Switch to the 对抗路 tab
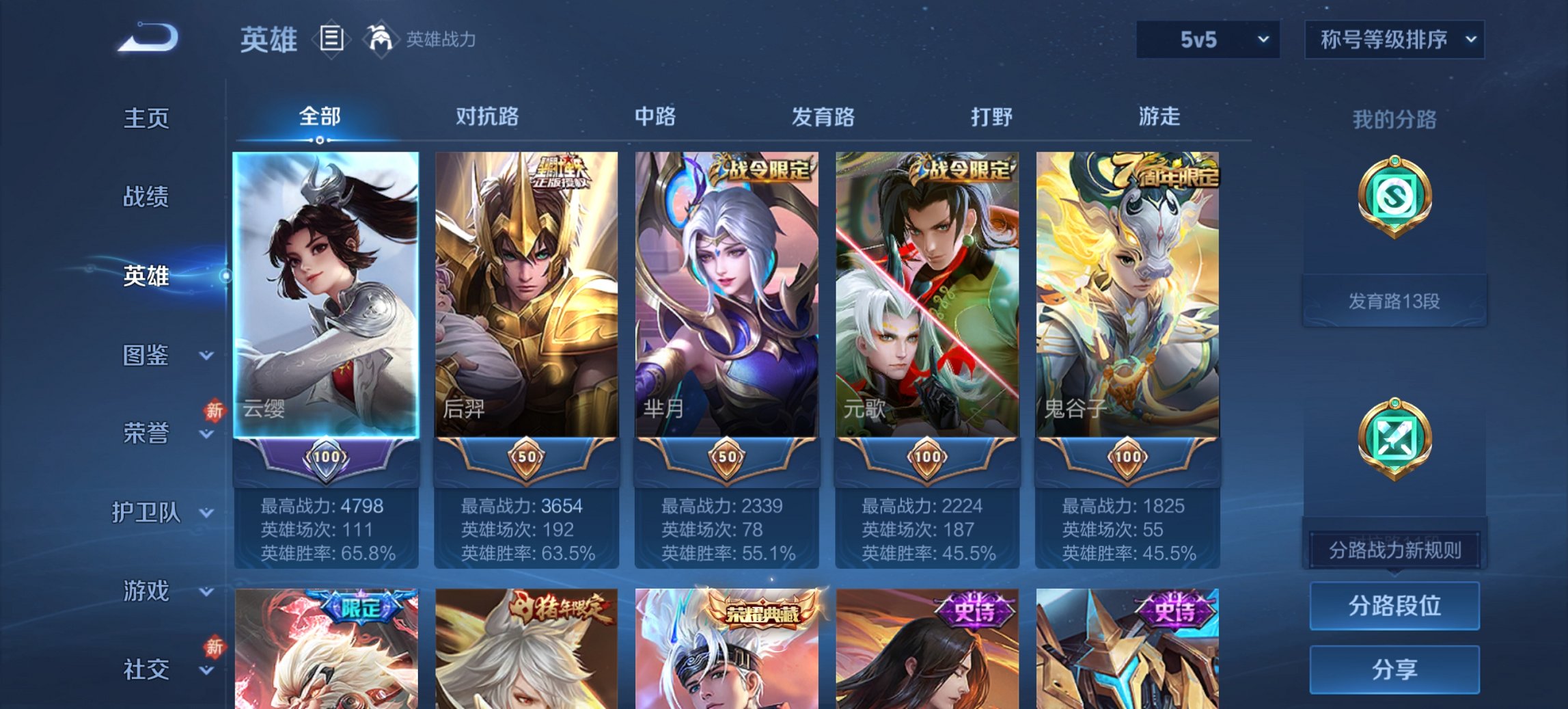Screen dimensions: 1568x709 click(487, 117)
